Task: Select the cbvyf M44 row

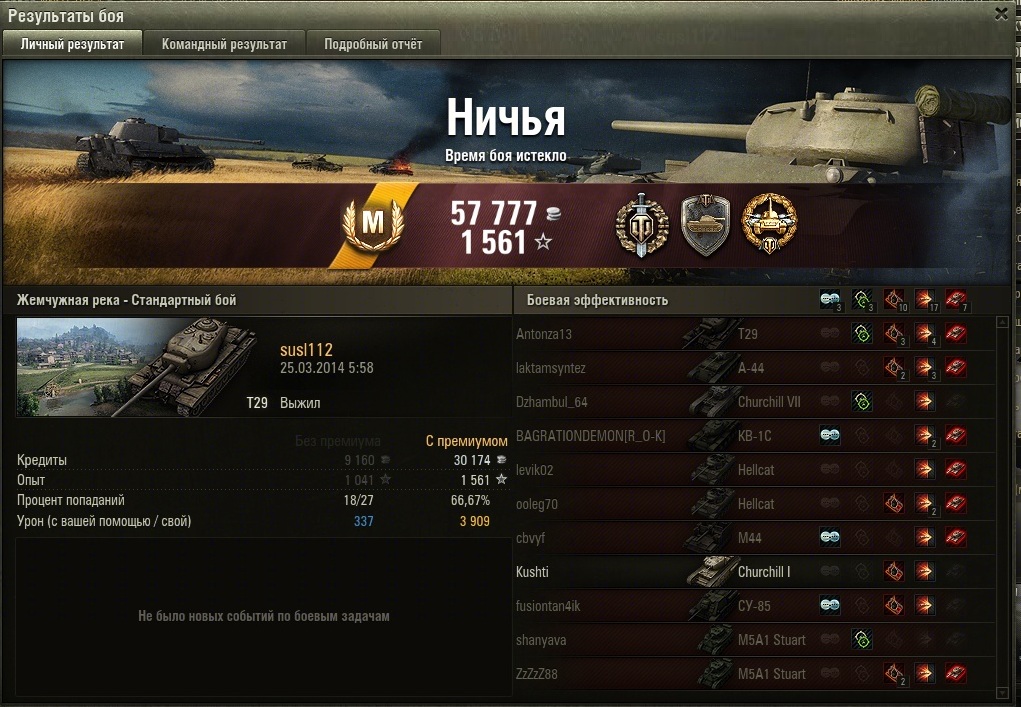Action: click(x=650, y=538)
